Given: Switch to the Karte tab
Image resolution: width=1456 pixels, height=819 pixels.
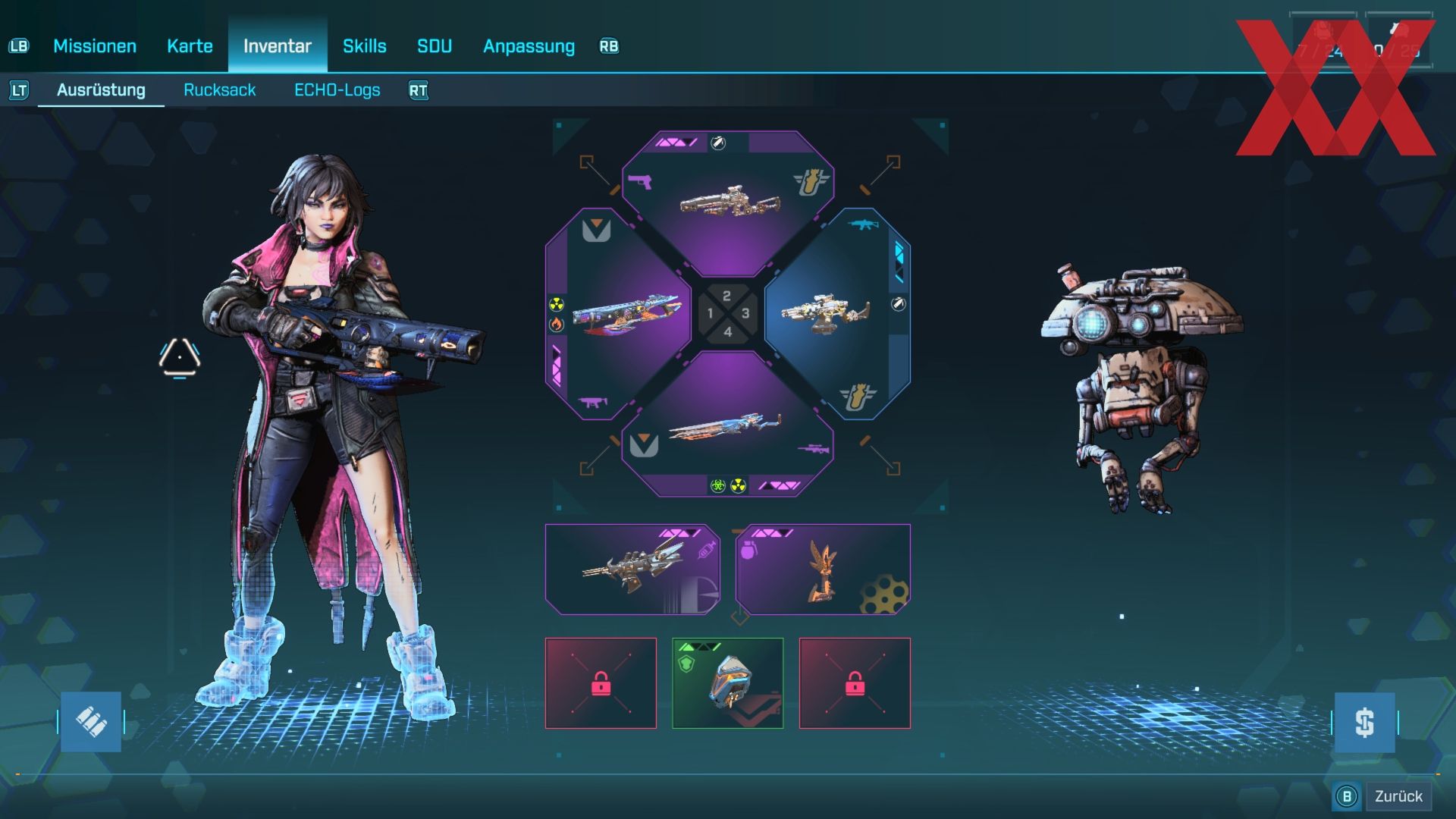Looking at the screenshot, I should (x=190, y=46).
